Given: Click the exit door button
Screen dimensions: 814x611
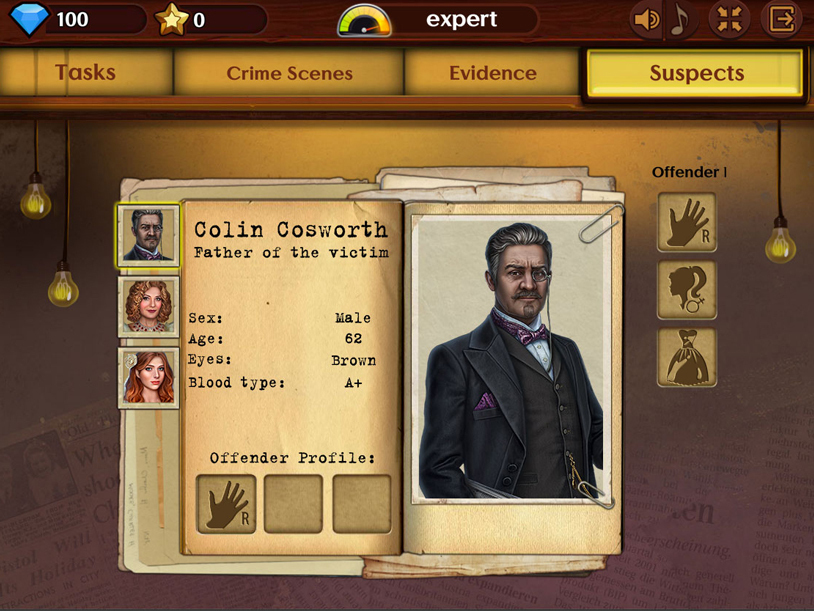Looking at the screenshot, I should (781, 19).
